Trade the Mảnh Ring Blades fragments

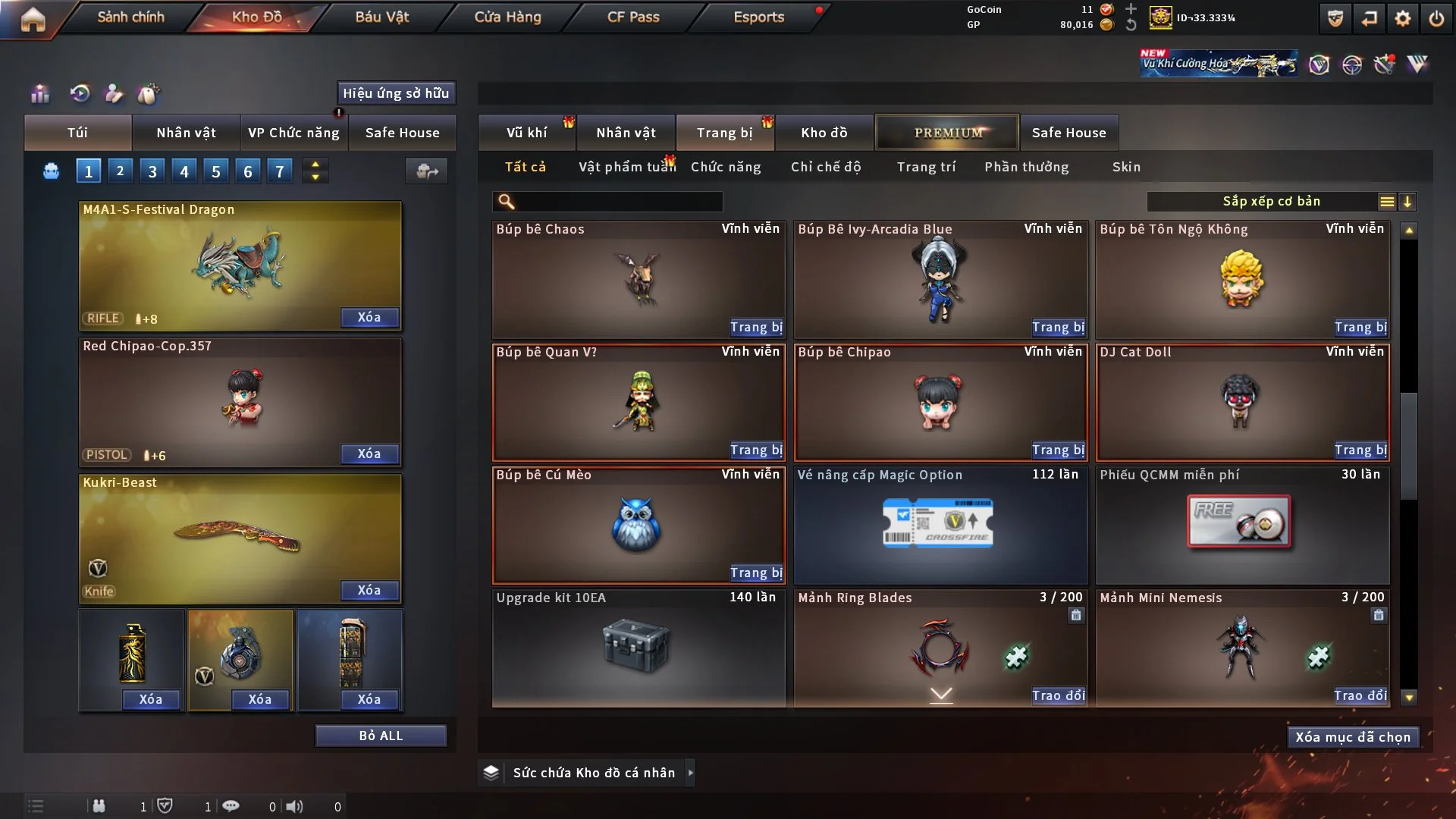(x=1058, y=695)
